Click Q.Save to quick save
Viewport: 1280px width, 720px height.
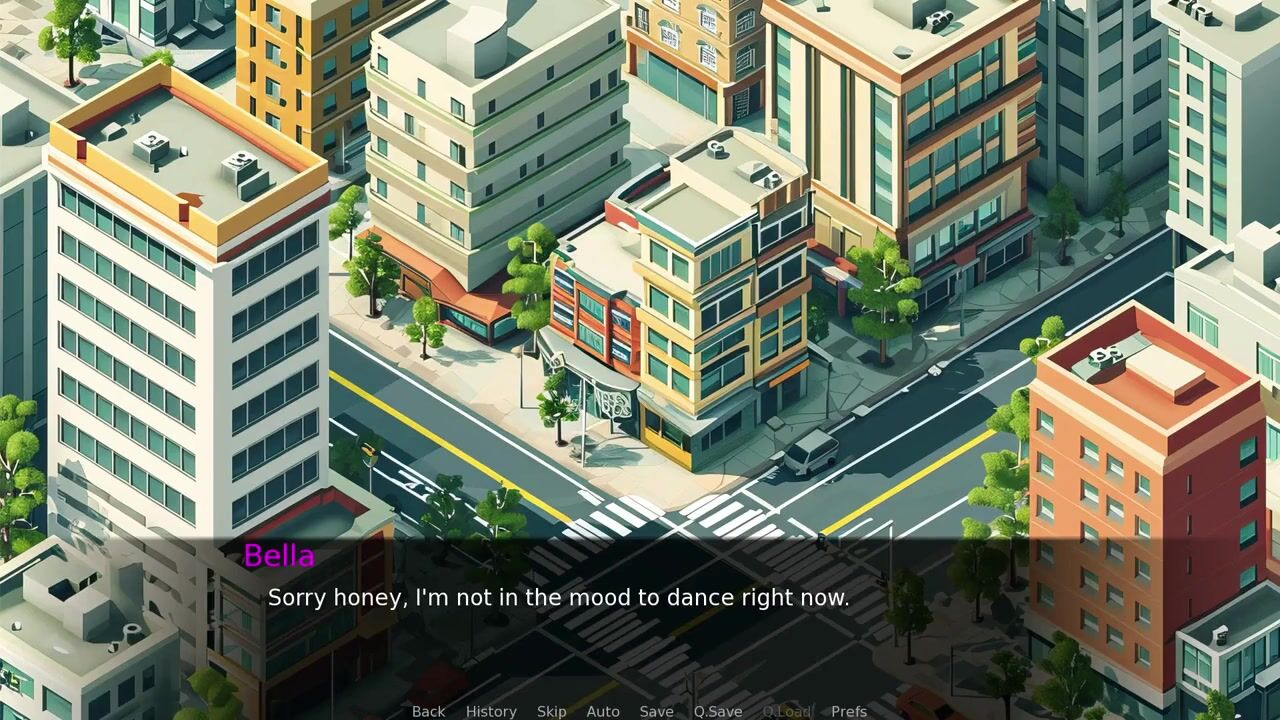(x=718, y=711)
